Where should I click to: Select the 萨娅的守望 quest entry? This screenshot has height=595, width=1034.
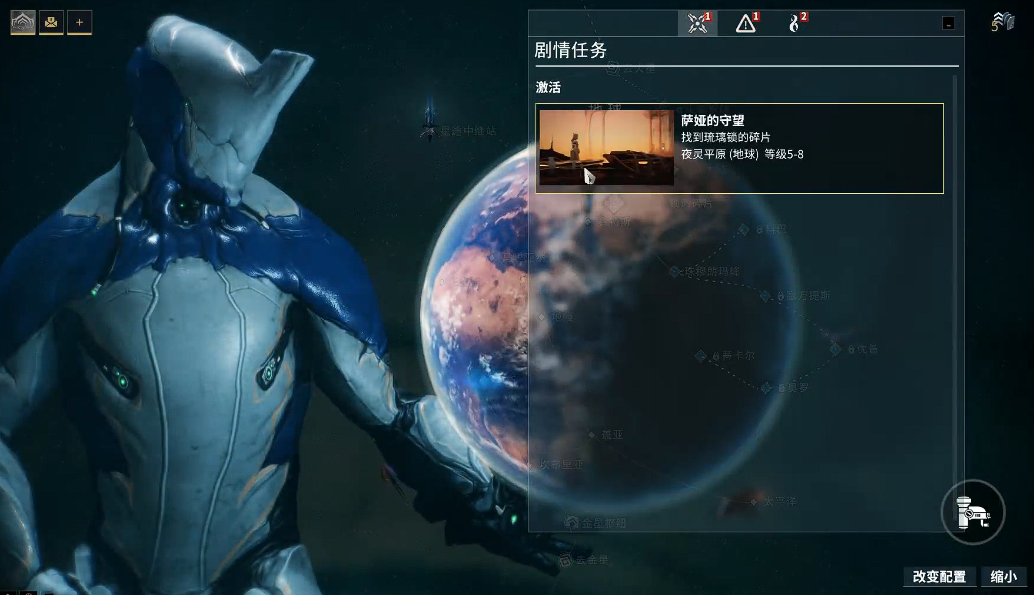[808, 148]
